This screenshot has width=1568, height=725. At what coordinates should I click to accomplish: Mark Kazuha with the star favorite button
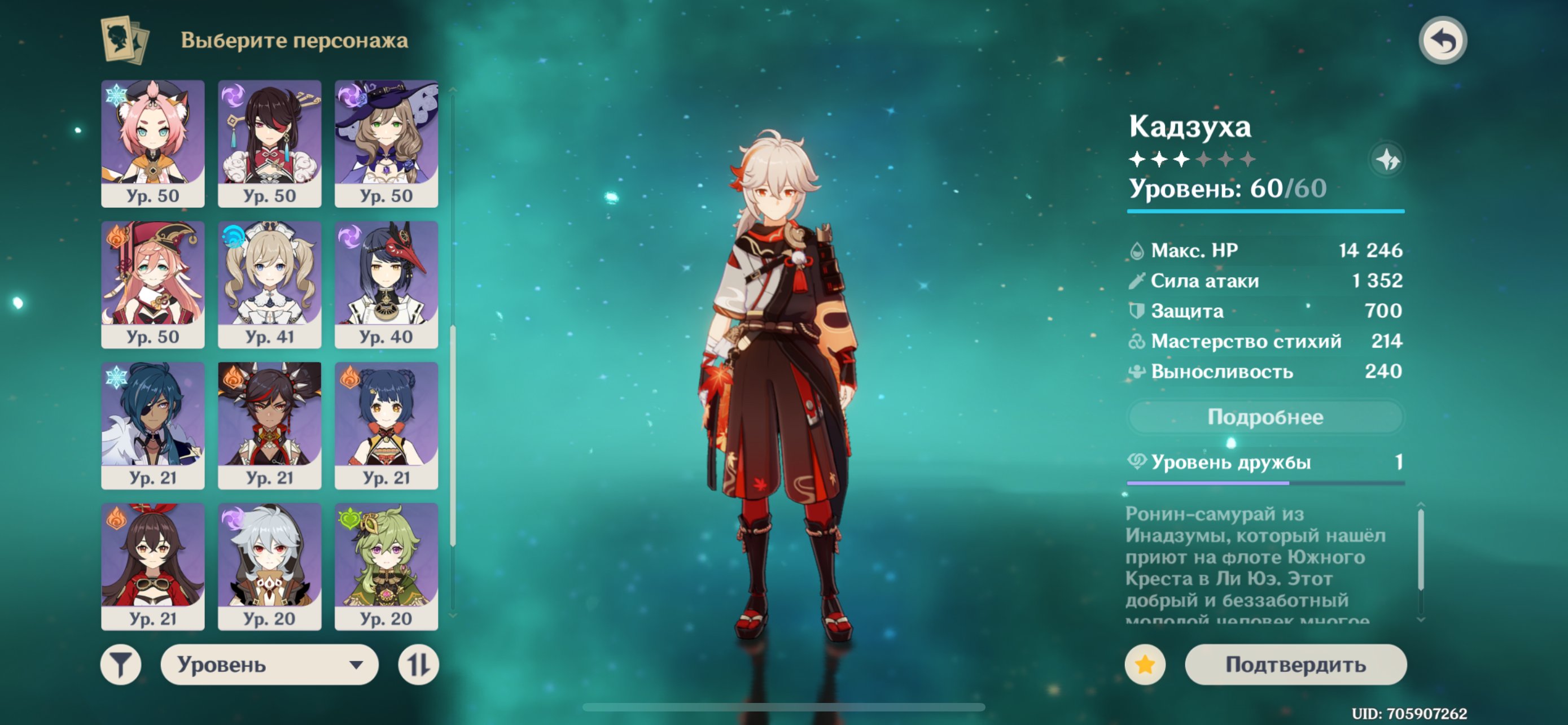[1144, 664]
